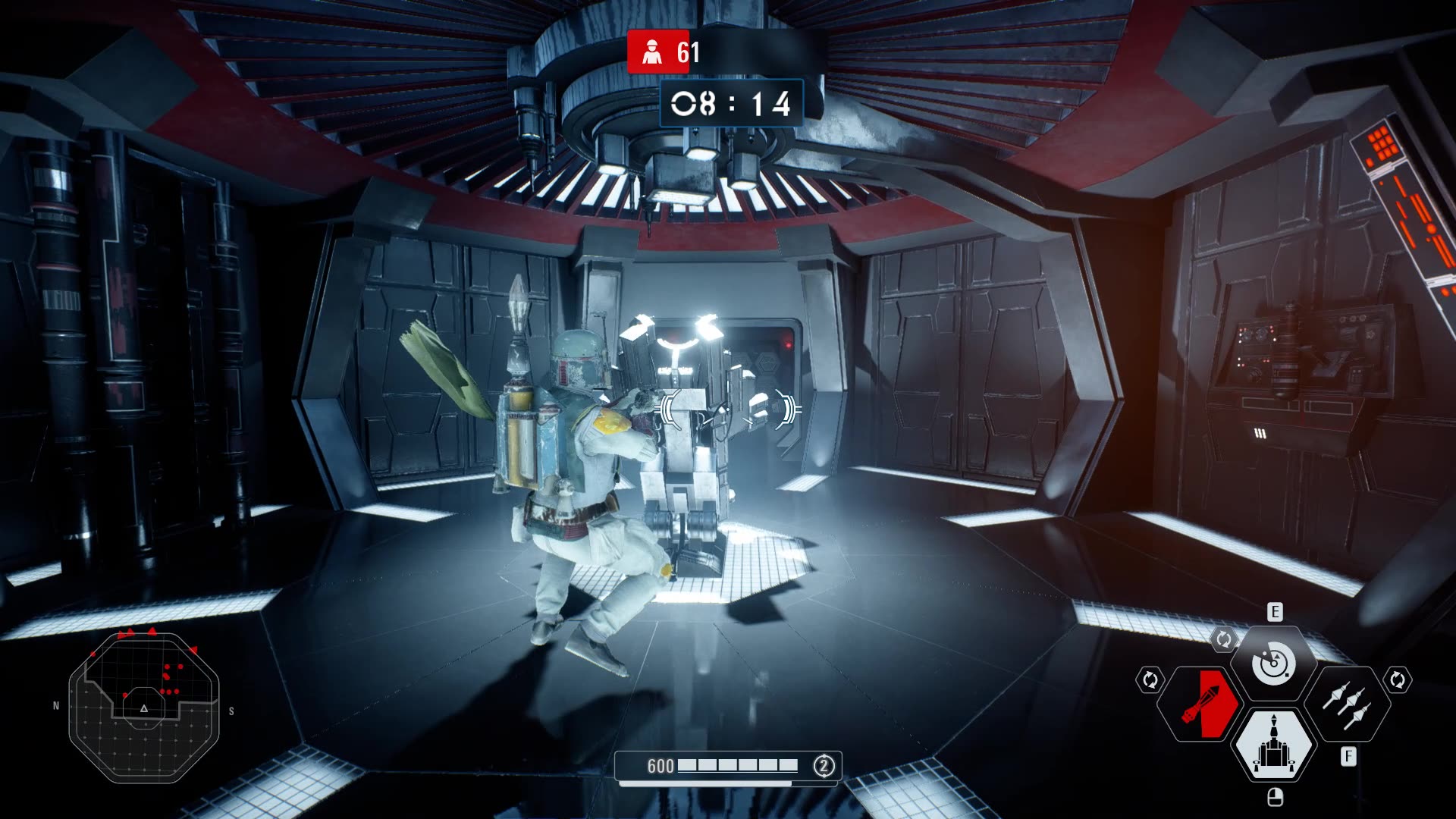
Task: Click the N compass label on the minimap
Action: 55,705
